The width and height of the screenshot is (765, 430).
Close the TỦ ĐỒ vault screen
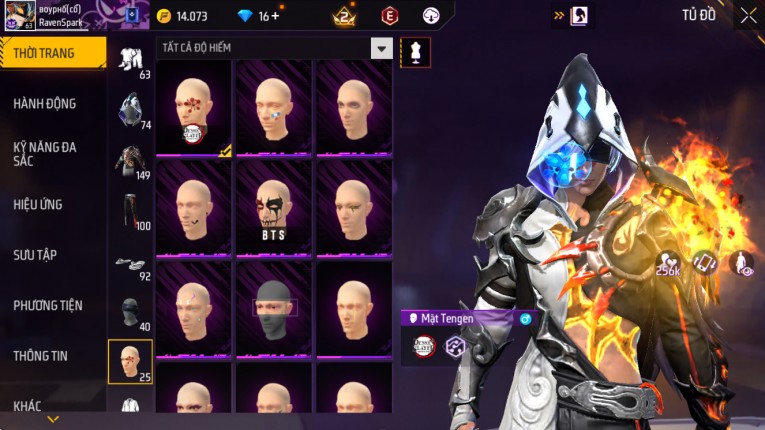(748, 15)
